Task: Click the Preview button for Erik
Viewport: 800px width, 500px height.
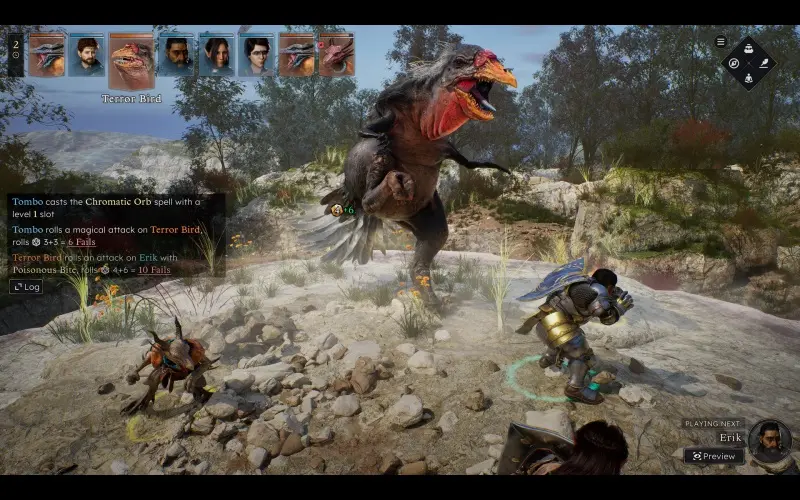Action: (x=714, y=456)
